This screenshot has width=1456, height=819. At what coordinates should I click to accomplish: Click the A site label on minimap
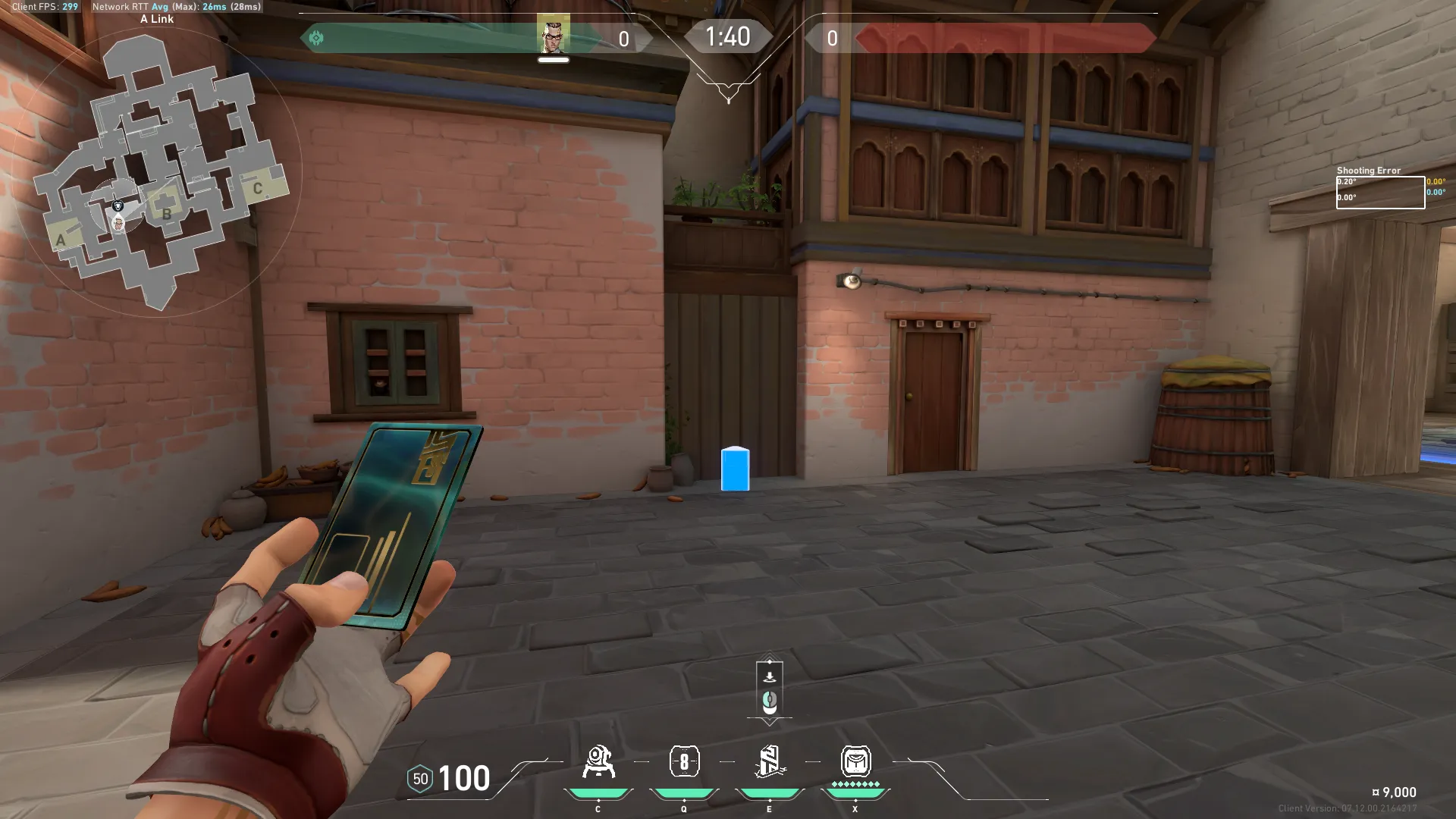[x=61, y=240]
